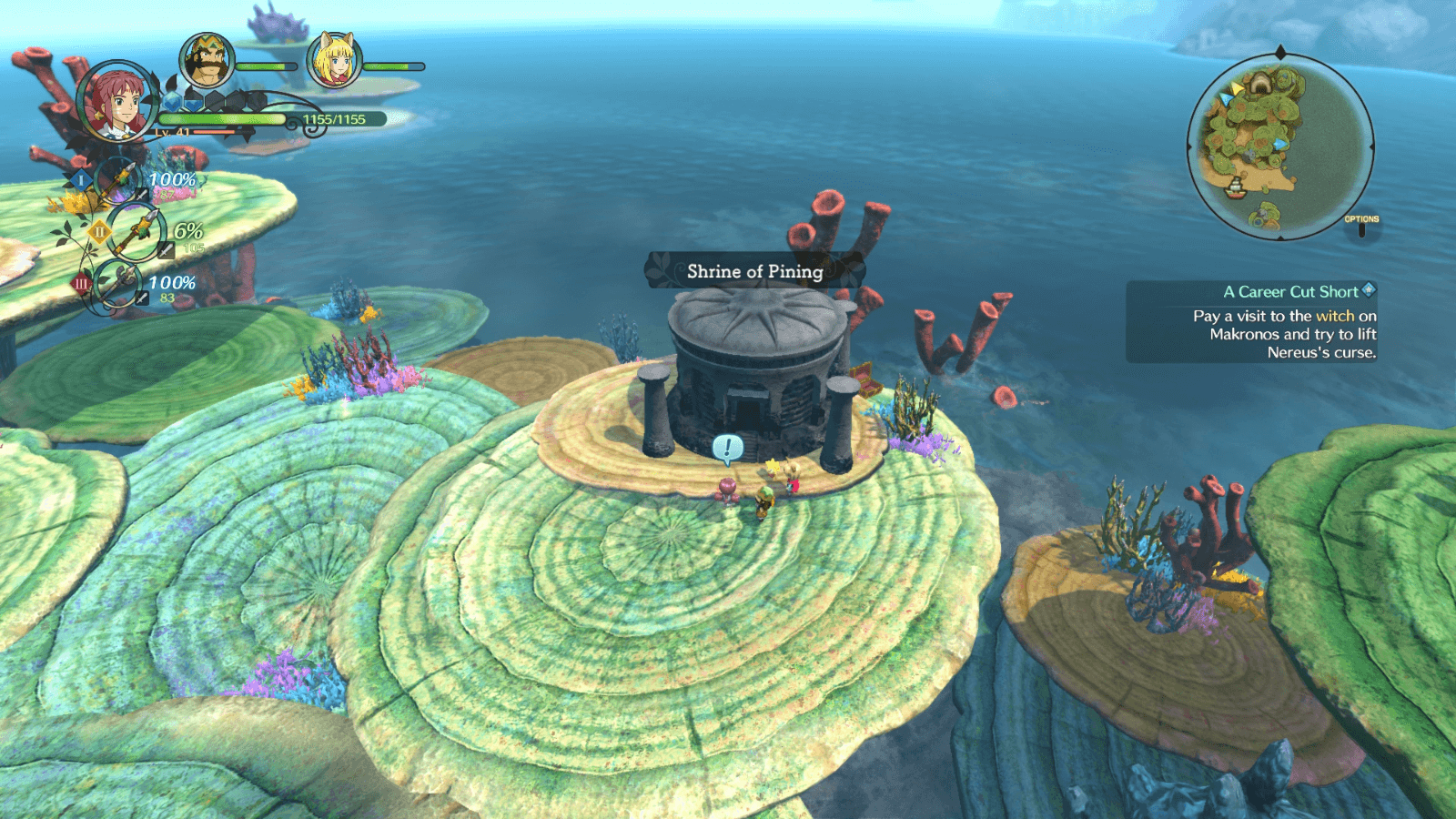1456x819 pixels.
Task: Click the exclamation bubble above the NPC
Action: [727, 447]
